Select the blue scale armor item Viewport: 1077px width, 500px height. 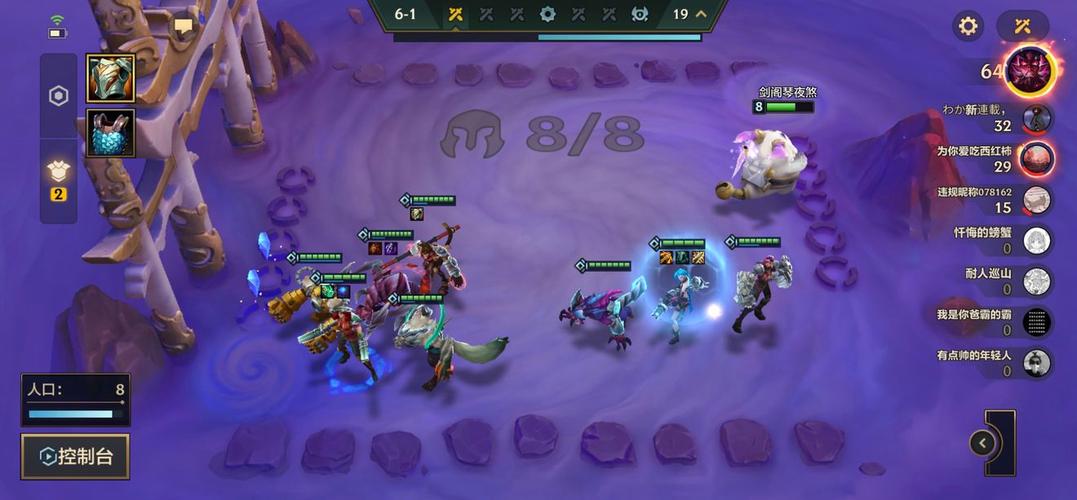coord(110,133)
